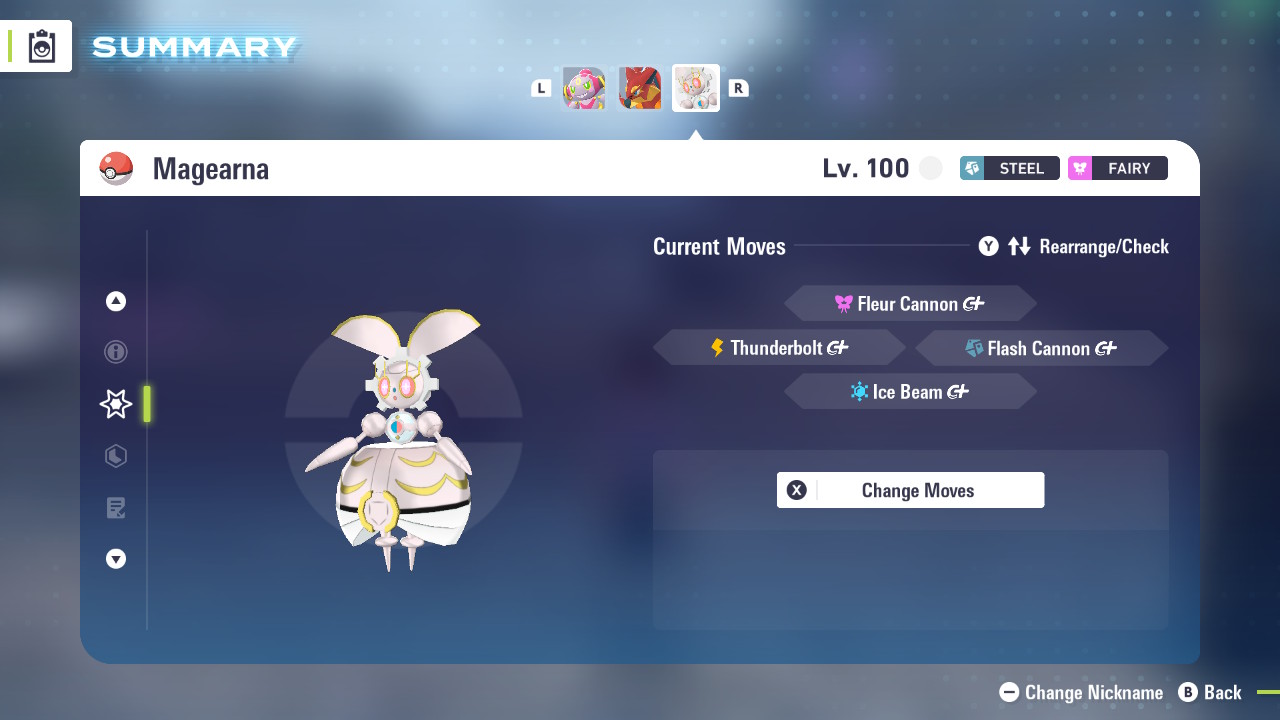The height and width of the screenshot is (720, 1280).
Task: Select the Hoopa thumbnail at the top
Action: tap(584, 88)
